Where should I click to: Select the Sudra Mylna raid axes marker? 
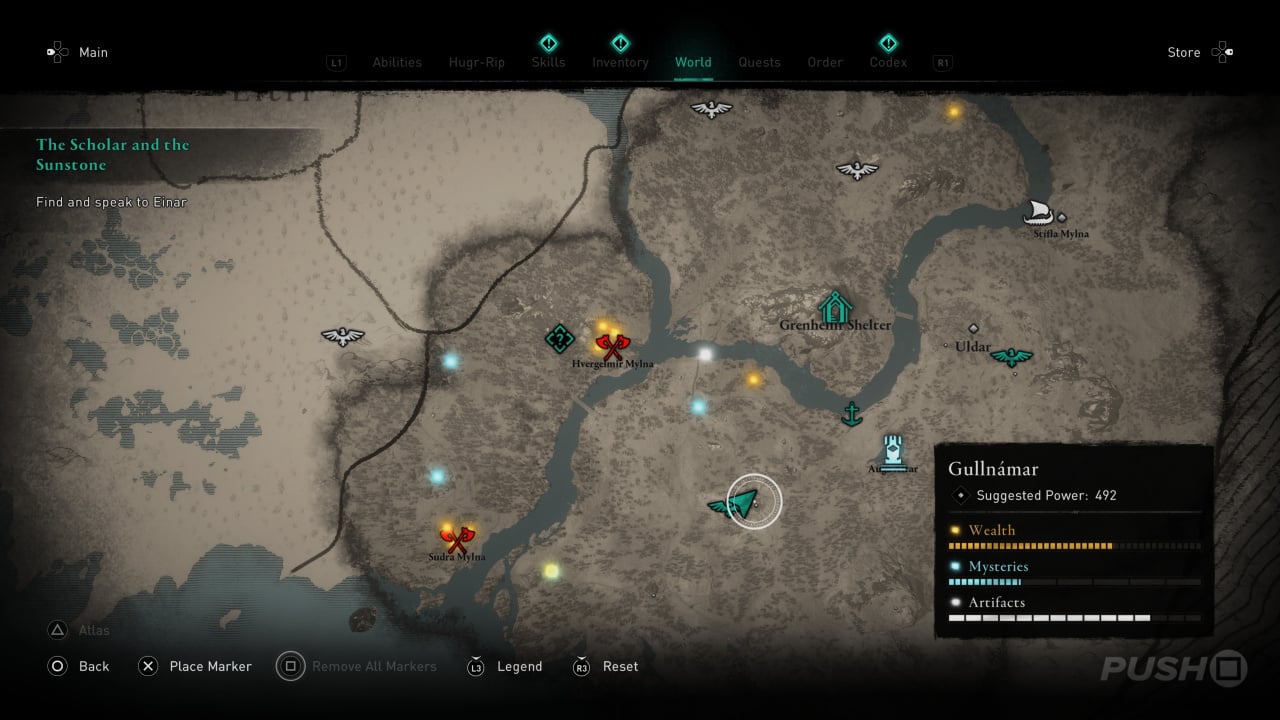(457, 539)
